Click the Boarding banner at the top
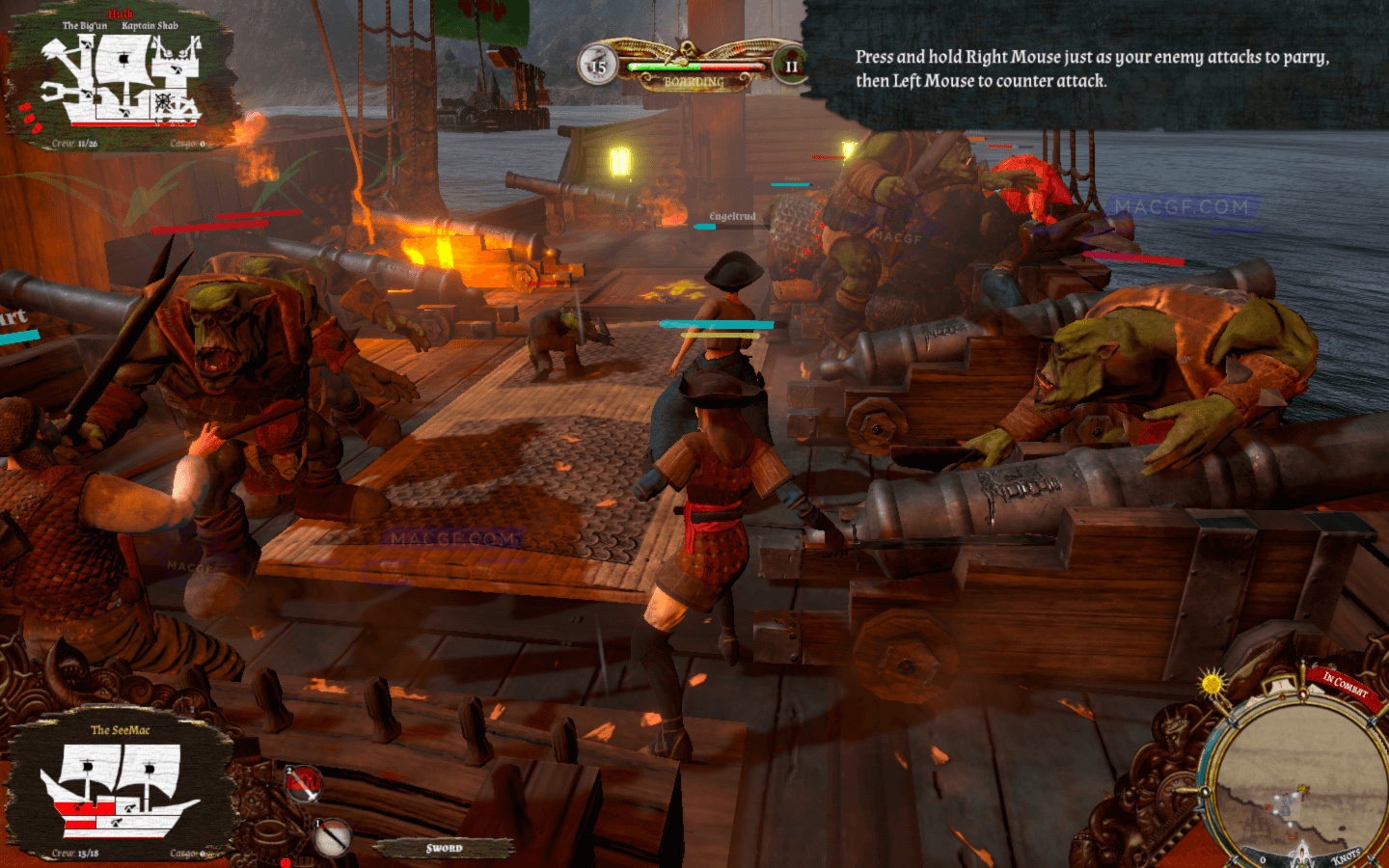The height and width of the screenshot is (868, 1389). pyautogui.click(x=694, y=83)
